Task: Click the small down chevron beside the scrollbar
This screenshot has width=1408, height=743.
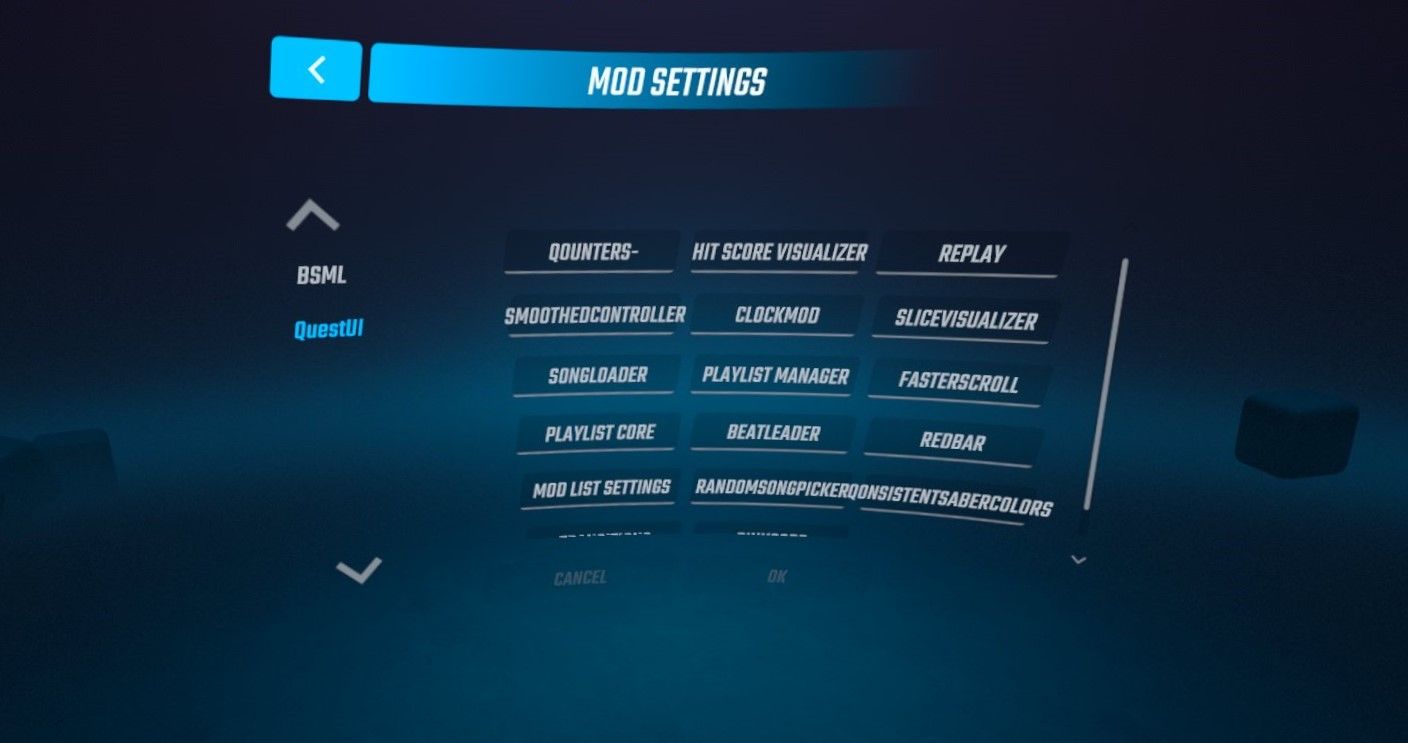Action: pos(1078,560)
